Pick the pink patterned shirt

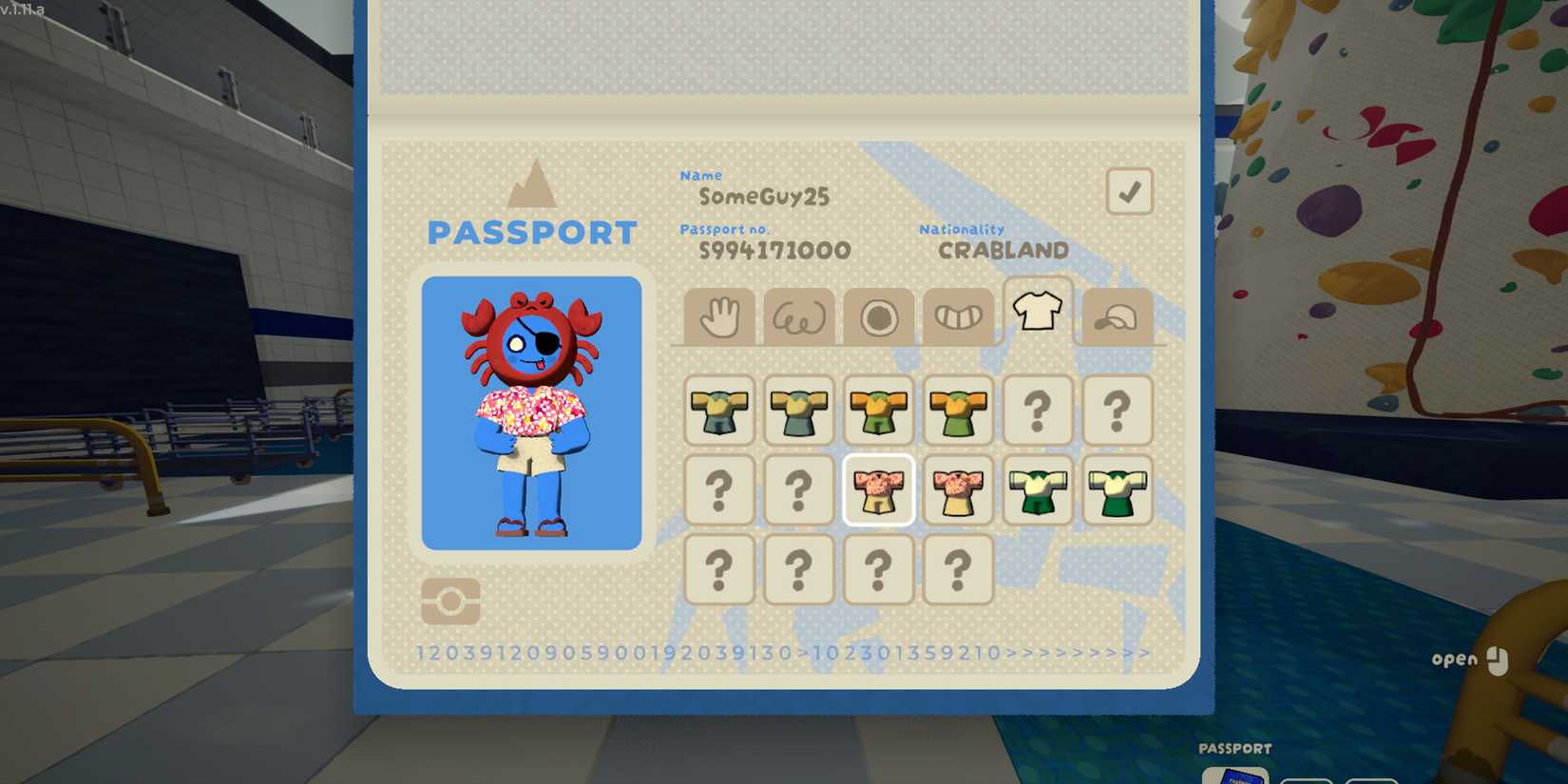click(x=958, y=490)
